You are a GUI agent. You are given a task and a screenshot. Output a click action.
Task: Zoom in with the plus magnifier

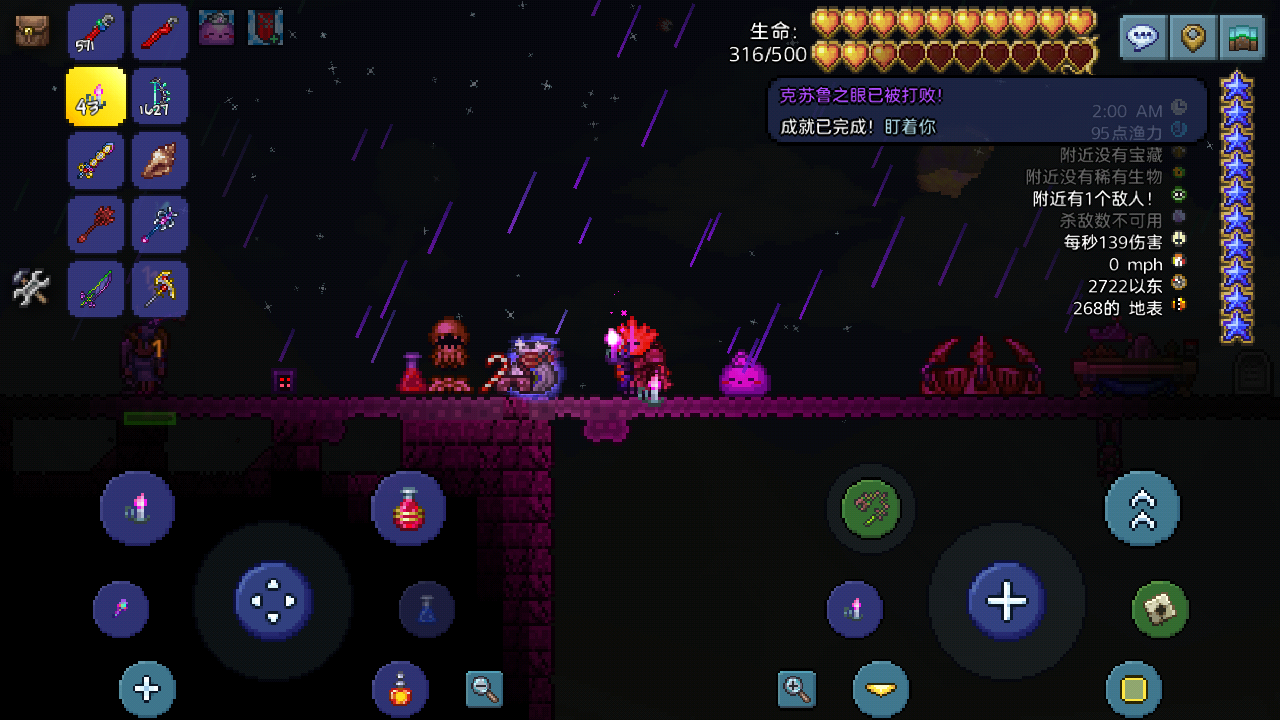click(x=797, y=688)
